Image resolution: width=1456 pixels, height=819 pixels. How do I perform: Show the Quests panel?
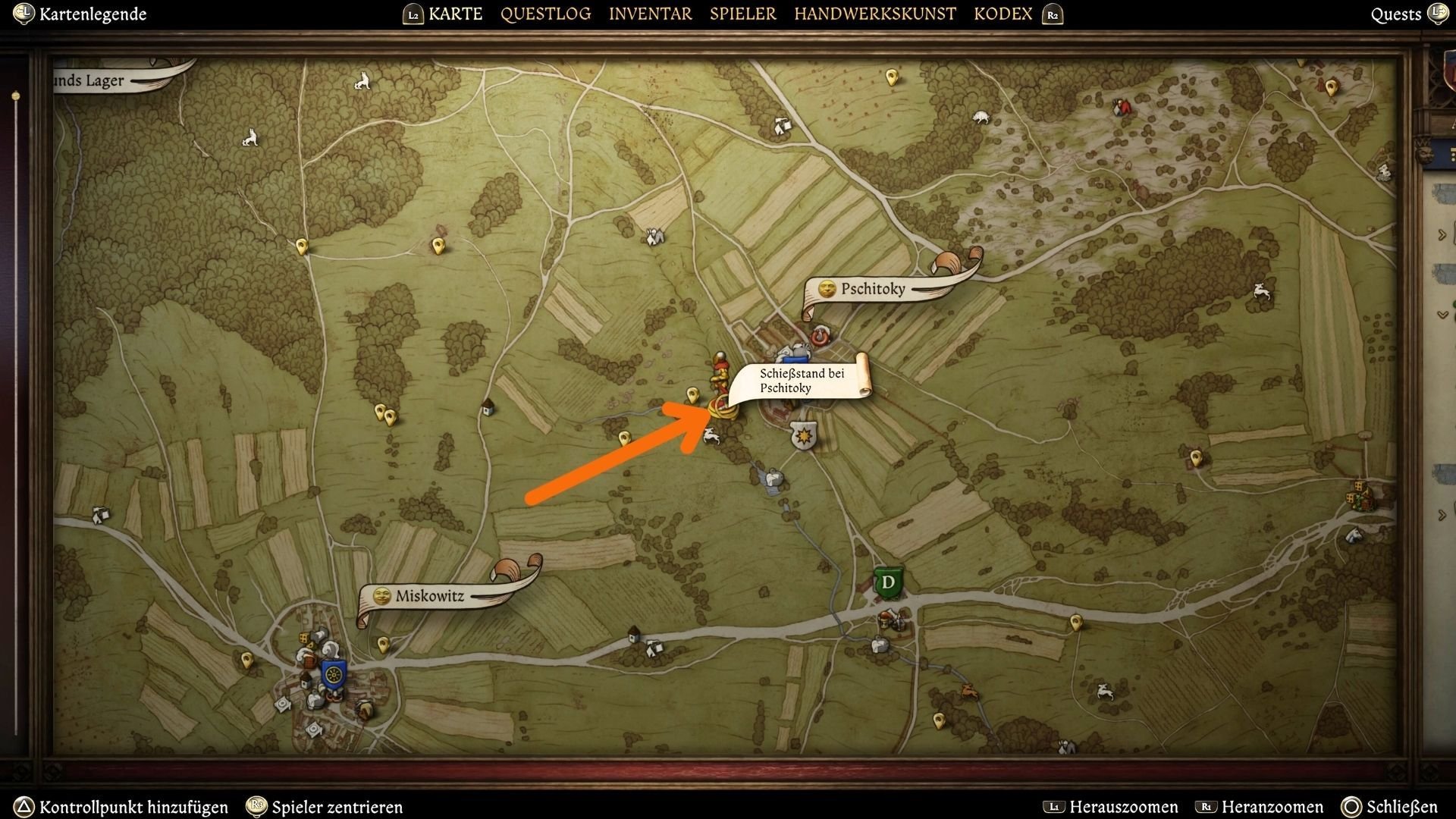click(1395, 14)
